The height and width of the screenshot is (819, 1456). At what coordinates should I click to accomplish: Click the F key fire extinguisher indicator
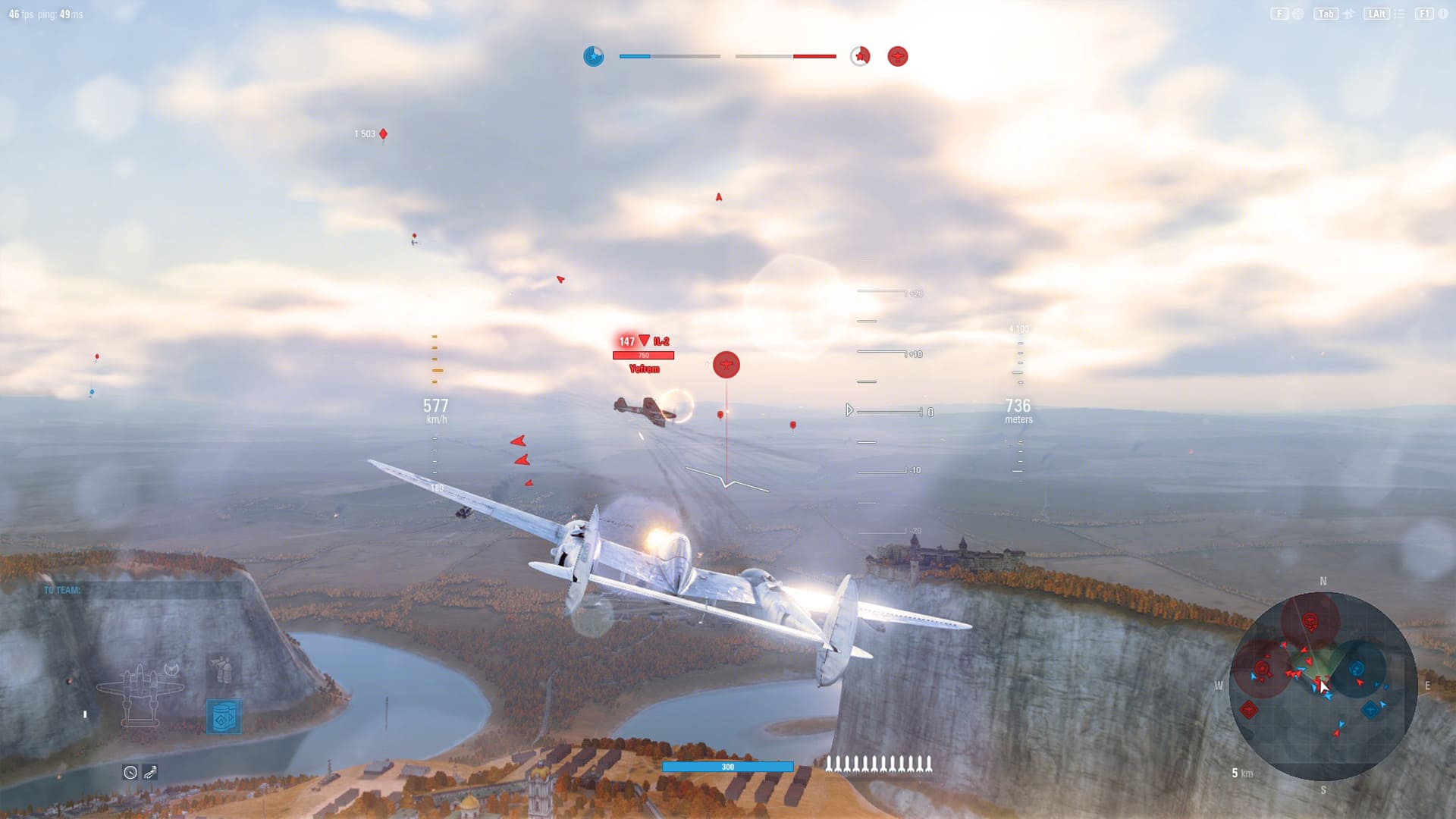(x=1281, y=13)
